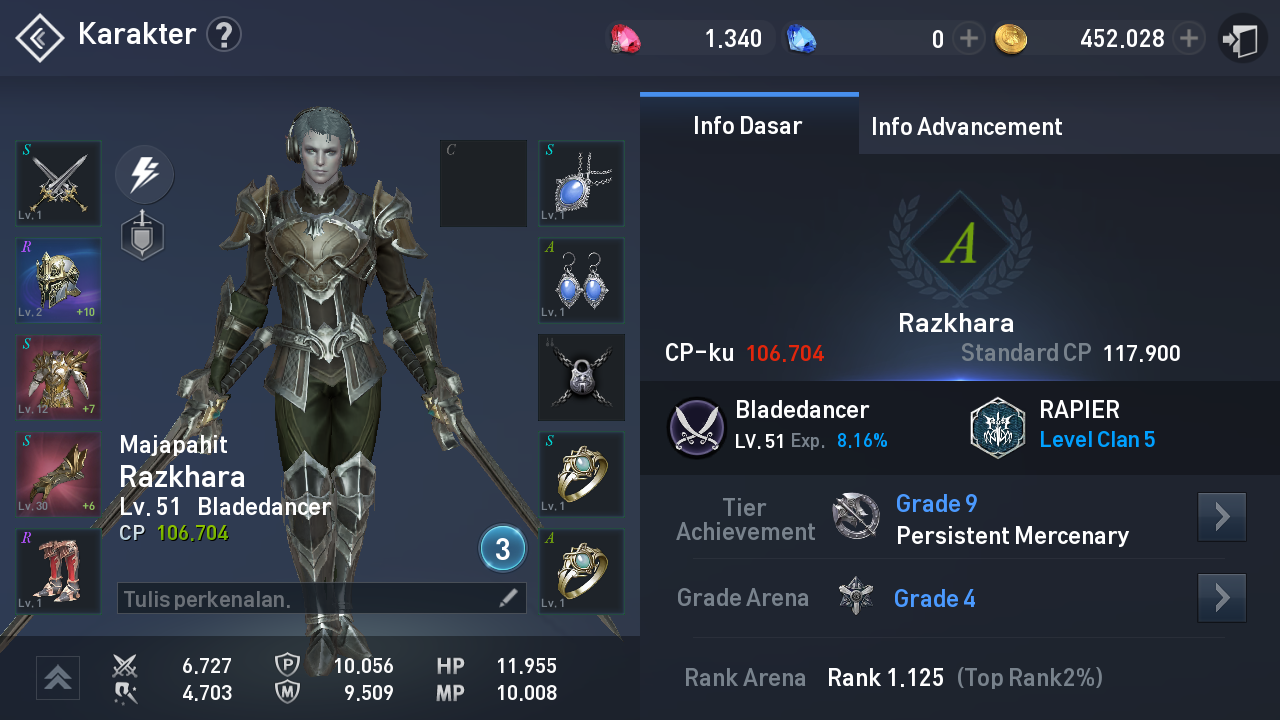Select the golden helmet equipment slot
Image resolution: width=1280 pixels, height=720 pixels.
point(59,281)
